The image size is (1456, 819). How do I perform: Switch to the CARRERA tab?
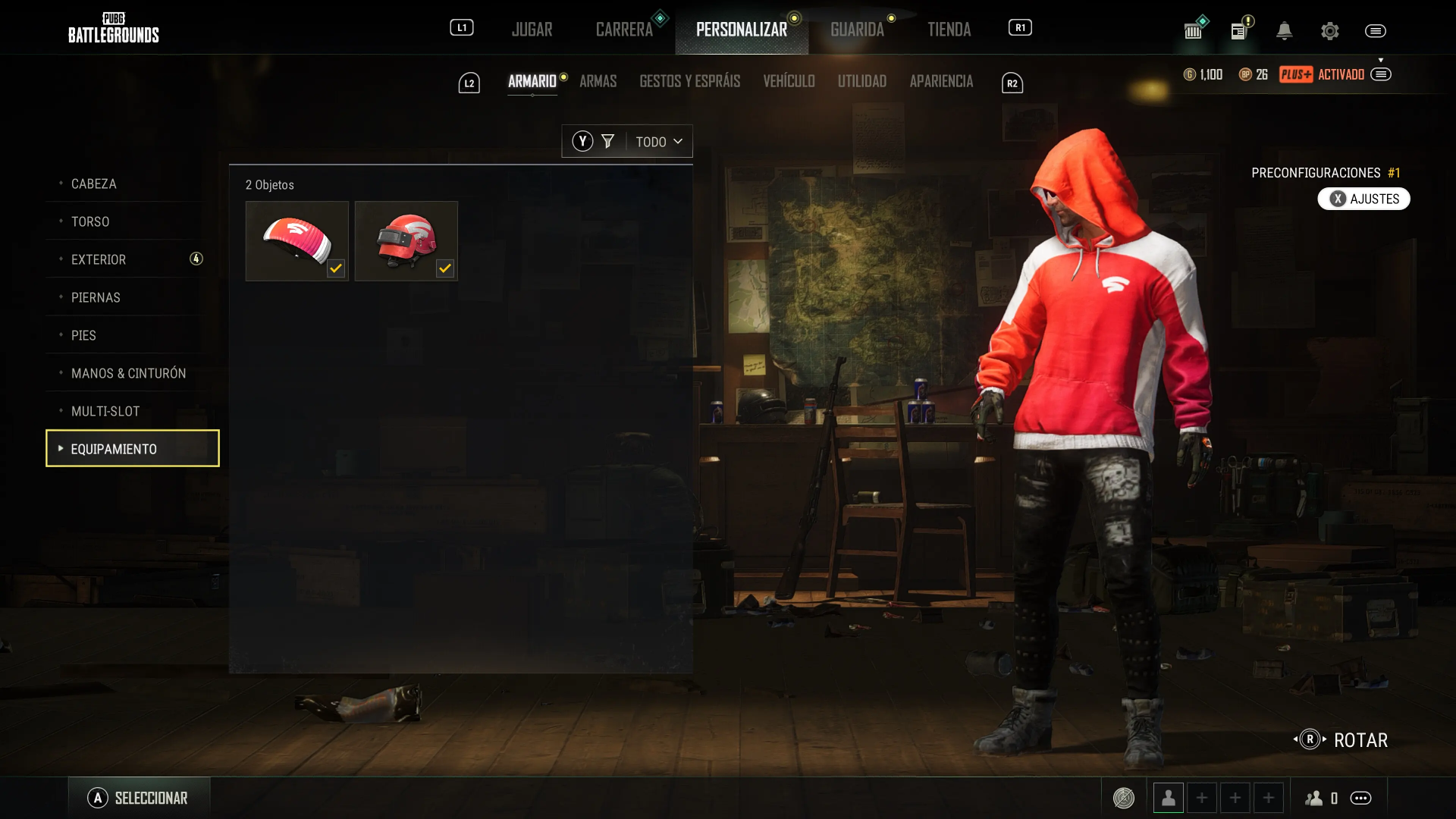[624, 30]
